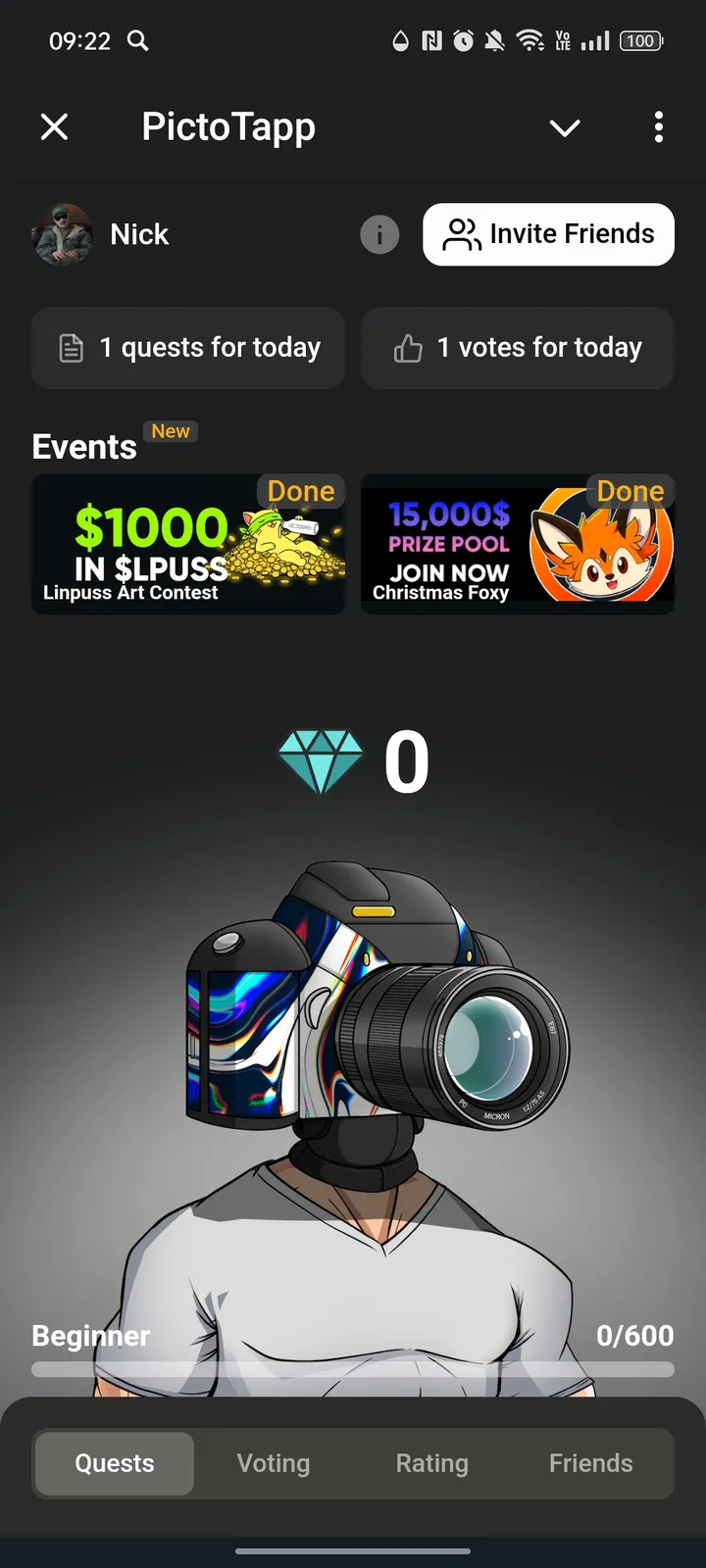
Task: Close the PictoTapp mini app
Action: (55, 126)
